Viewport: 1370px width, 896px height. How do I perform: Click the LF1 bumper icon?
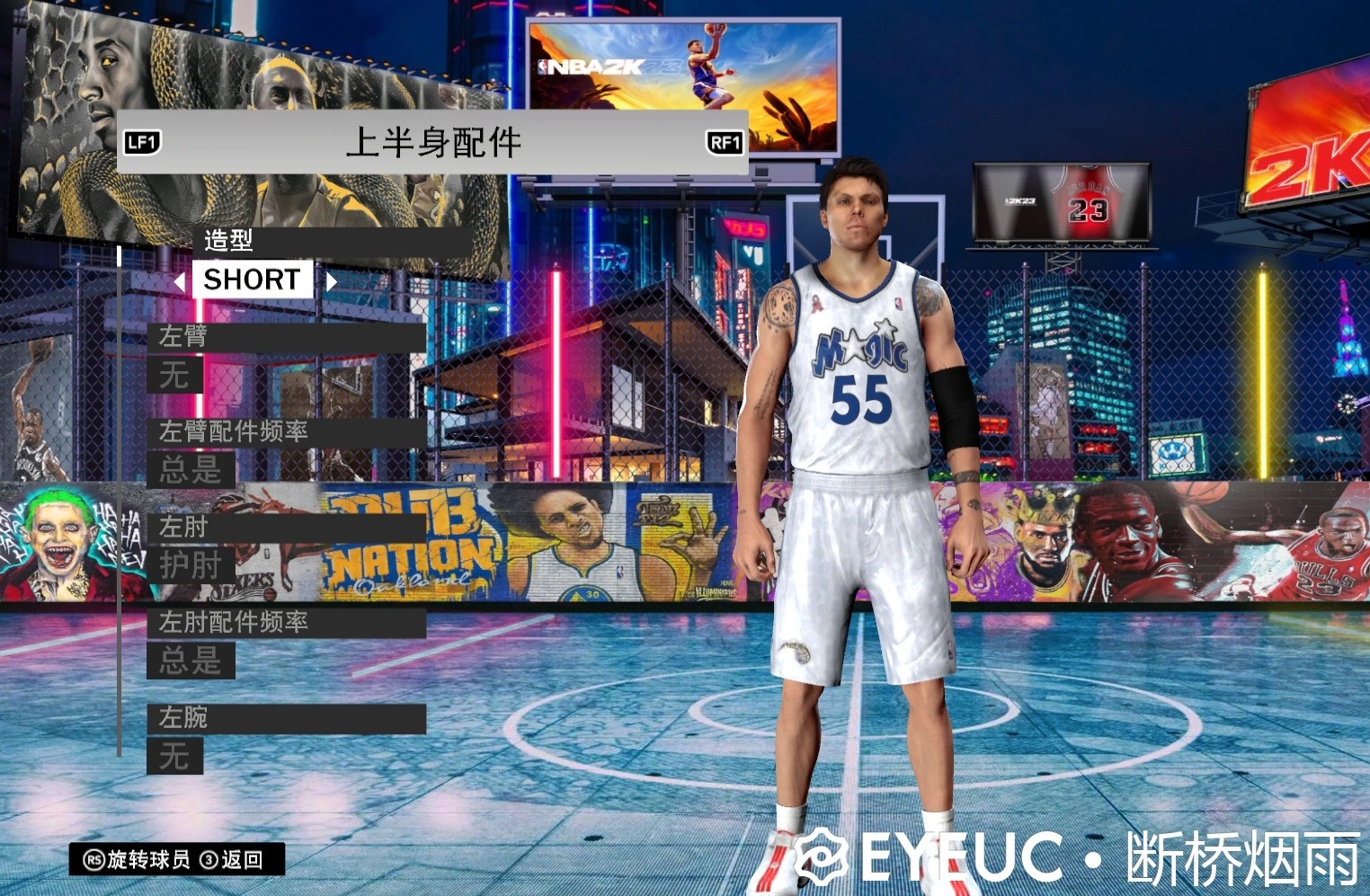(x=141, y=142)
